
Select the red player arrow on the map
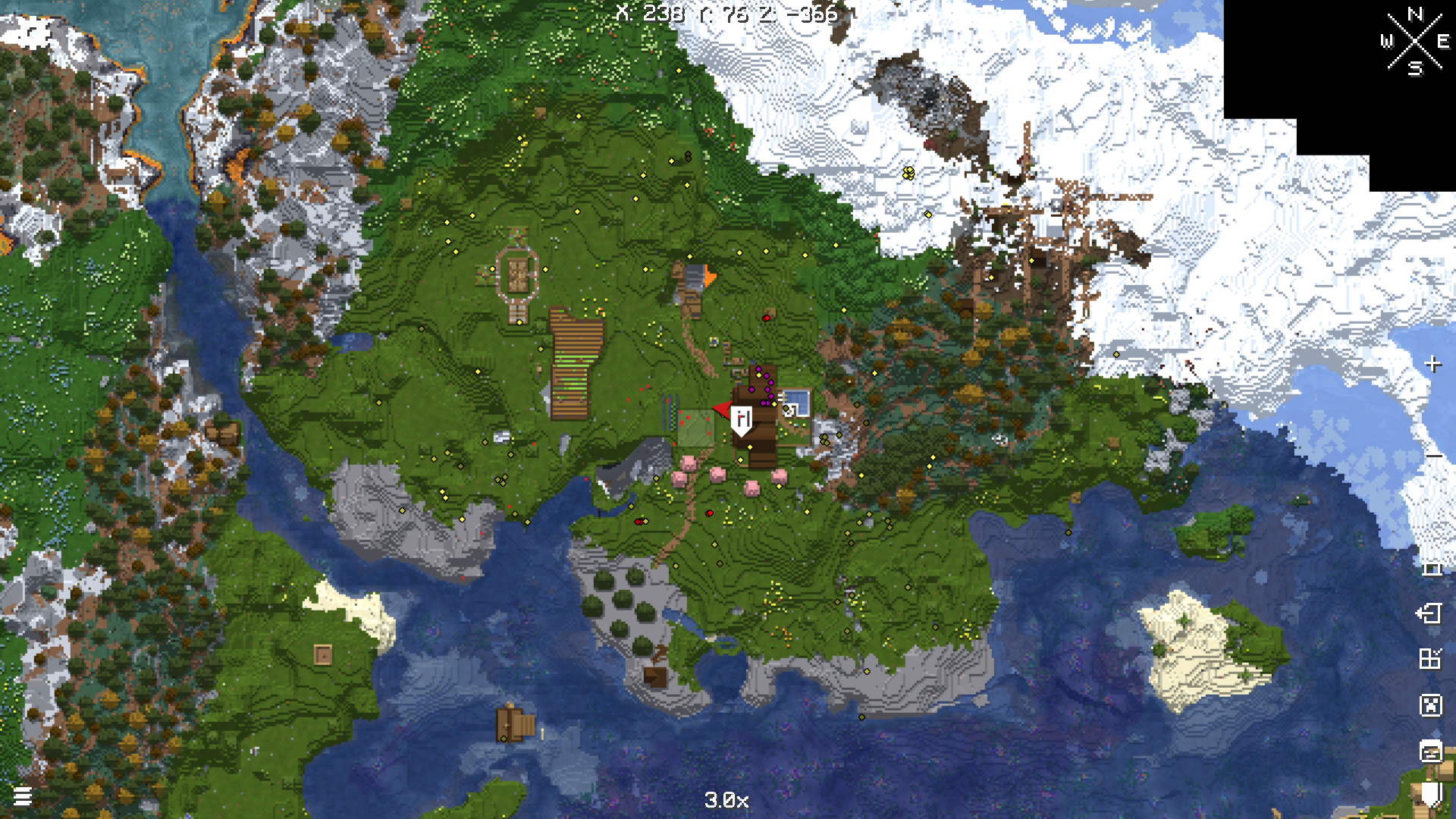tap(721, 408)
